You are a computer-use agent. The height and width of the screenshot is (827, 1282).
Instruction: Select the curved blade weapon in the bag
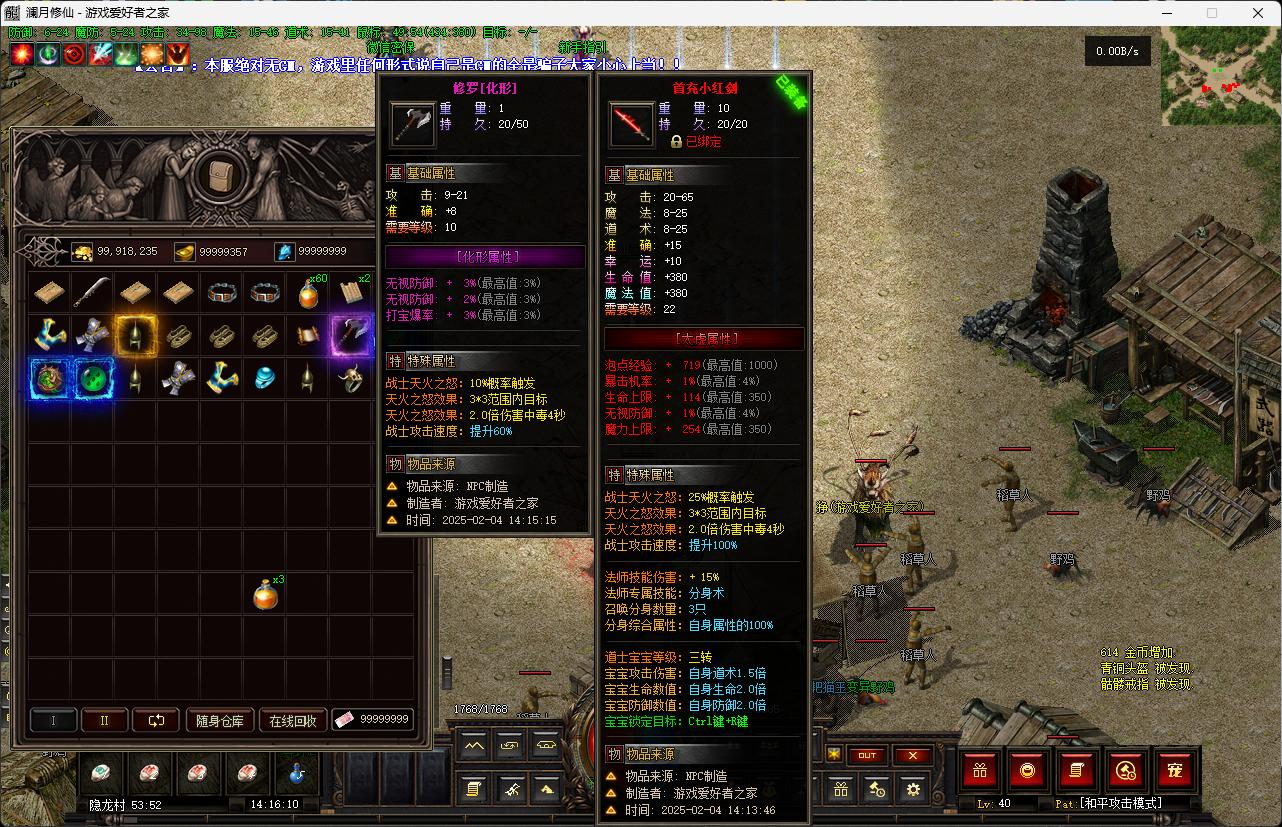tap(92, 292)
